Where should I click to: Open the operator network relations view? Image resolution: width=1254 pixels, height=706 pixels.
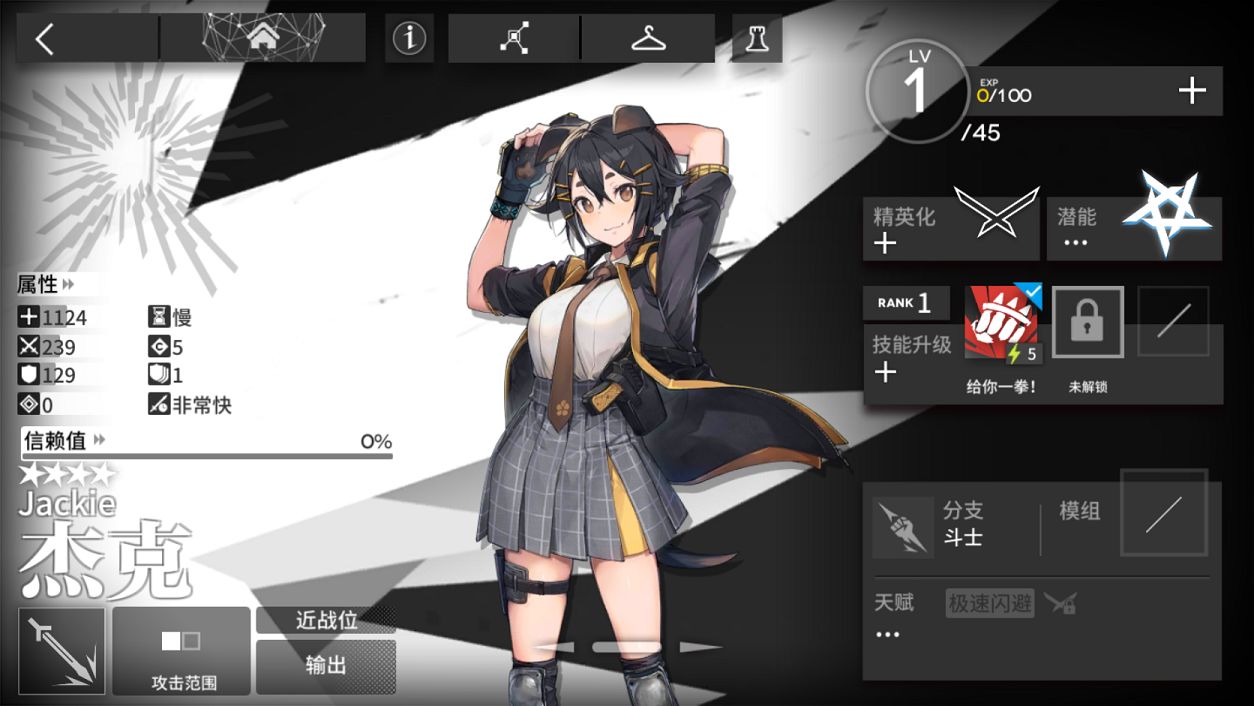click(x=514, y=38)
